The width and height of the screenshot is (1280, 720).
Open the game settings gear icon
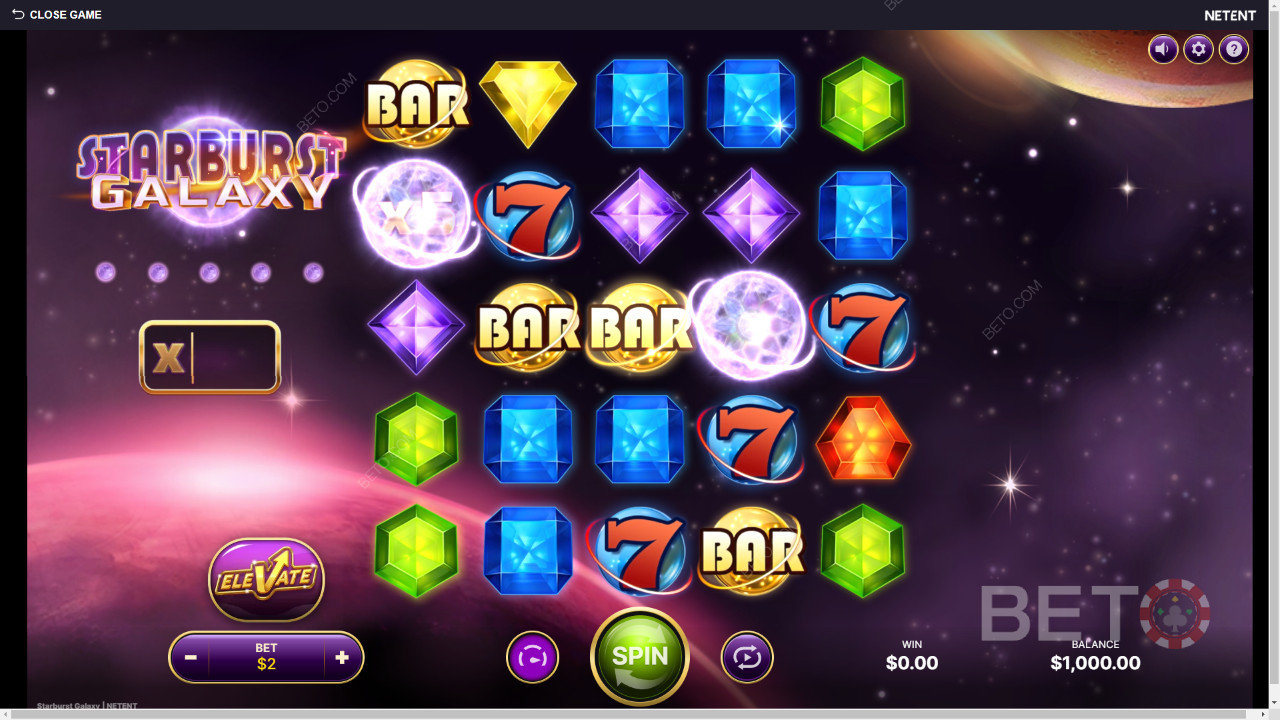point(1198,49)
